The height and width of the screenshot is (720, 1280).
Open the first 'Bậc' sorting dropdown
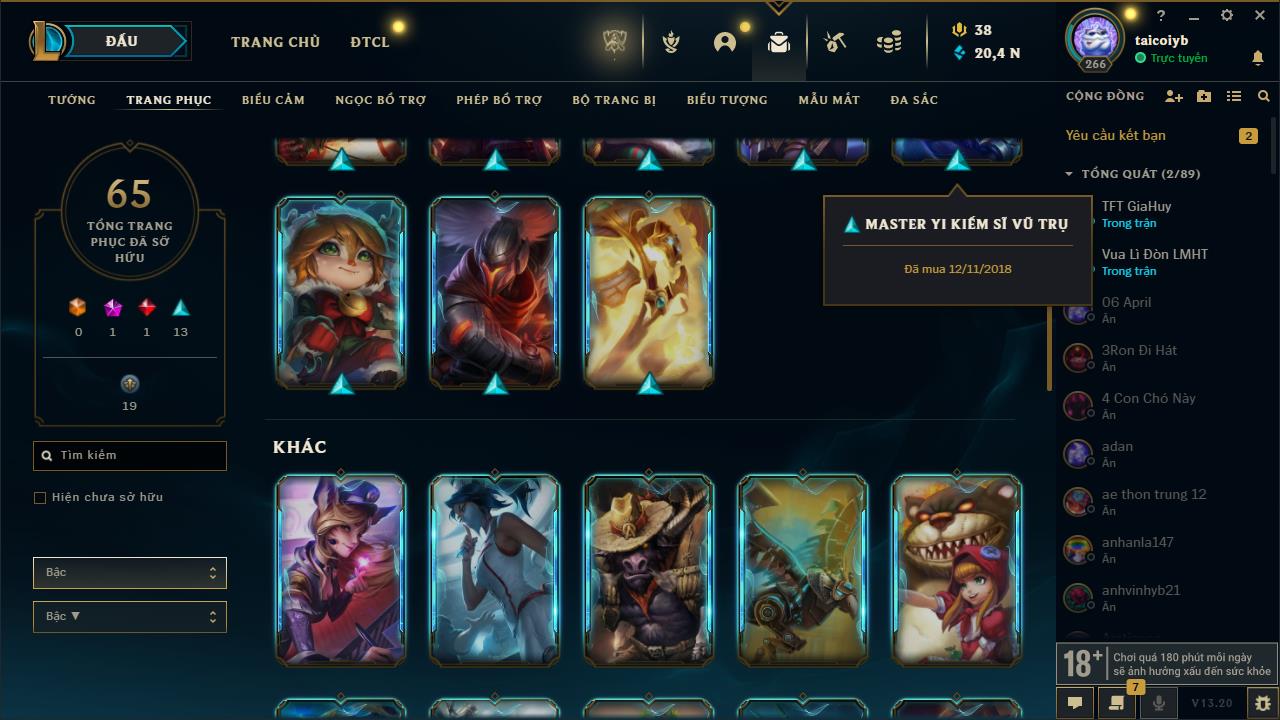point(129,572)
